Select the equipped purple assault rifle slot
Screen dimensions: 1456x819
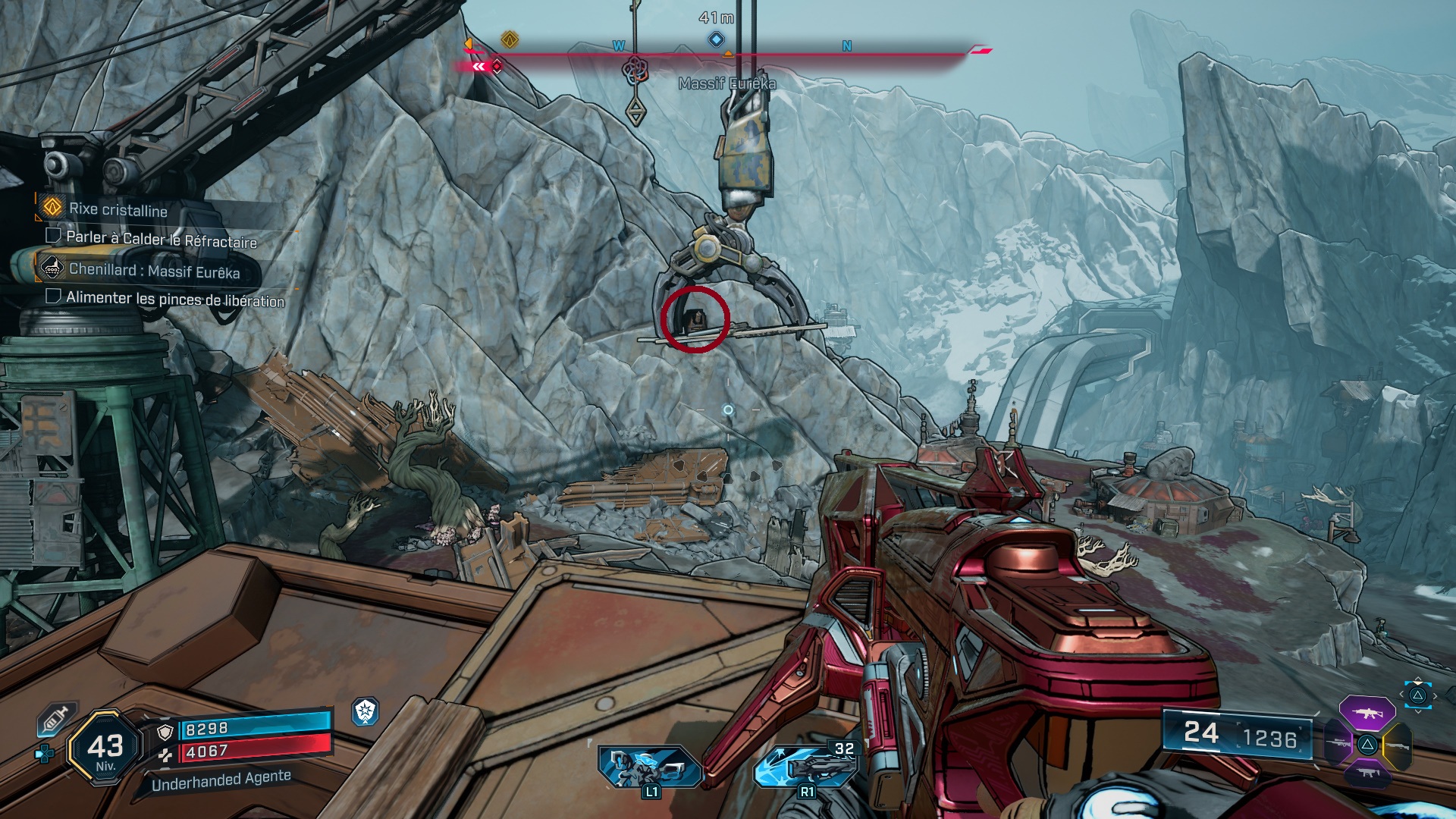pos(1367,713)
